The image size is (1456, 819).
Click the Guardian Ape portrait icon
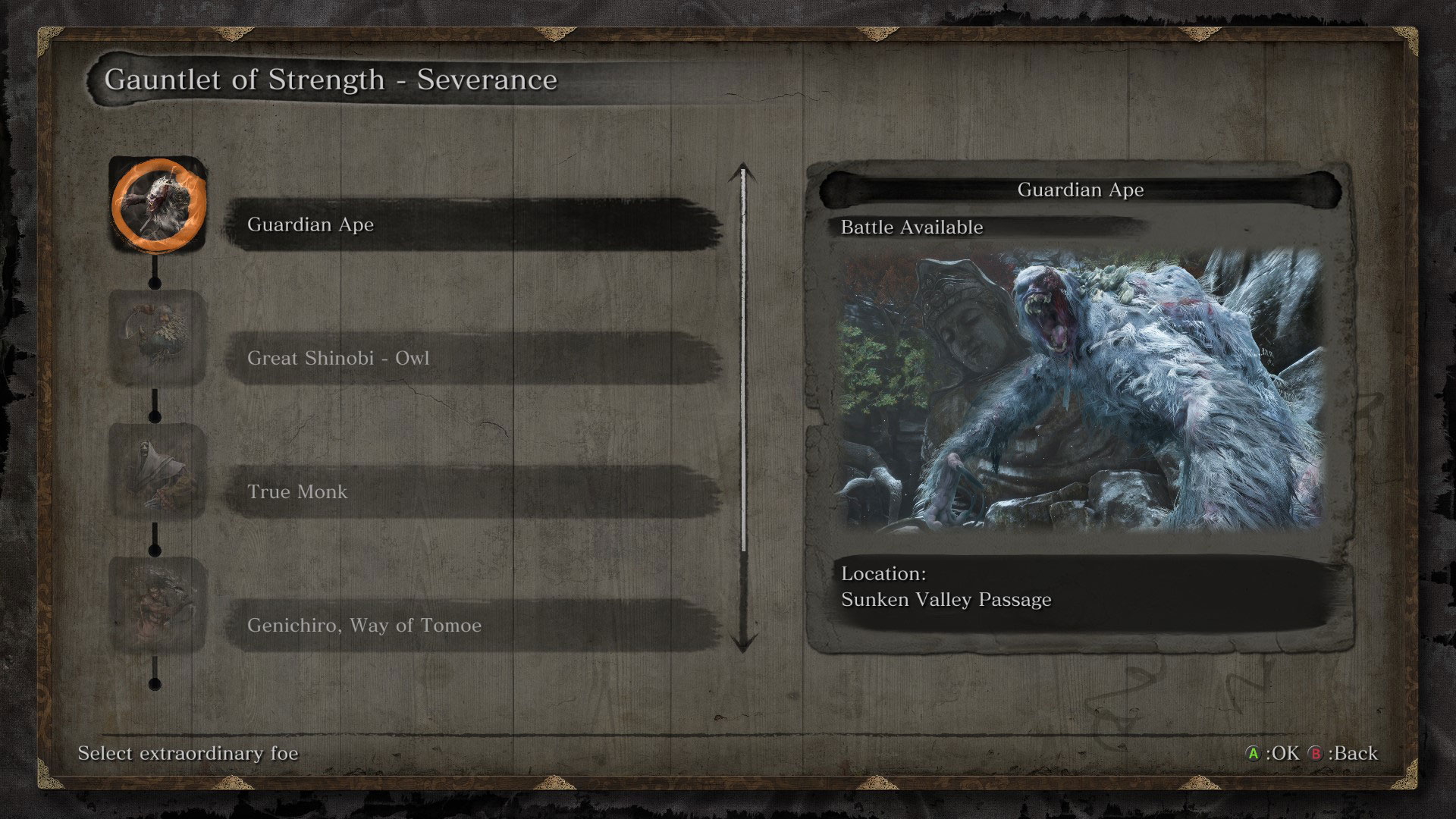coord(158,203)
